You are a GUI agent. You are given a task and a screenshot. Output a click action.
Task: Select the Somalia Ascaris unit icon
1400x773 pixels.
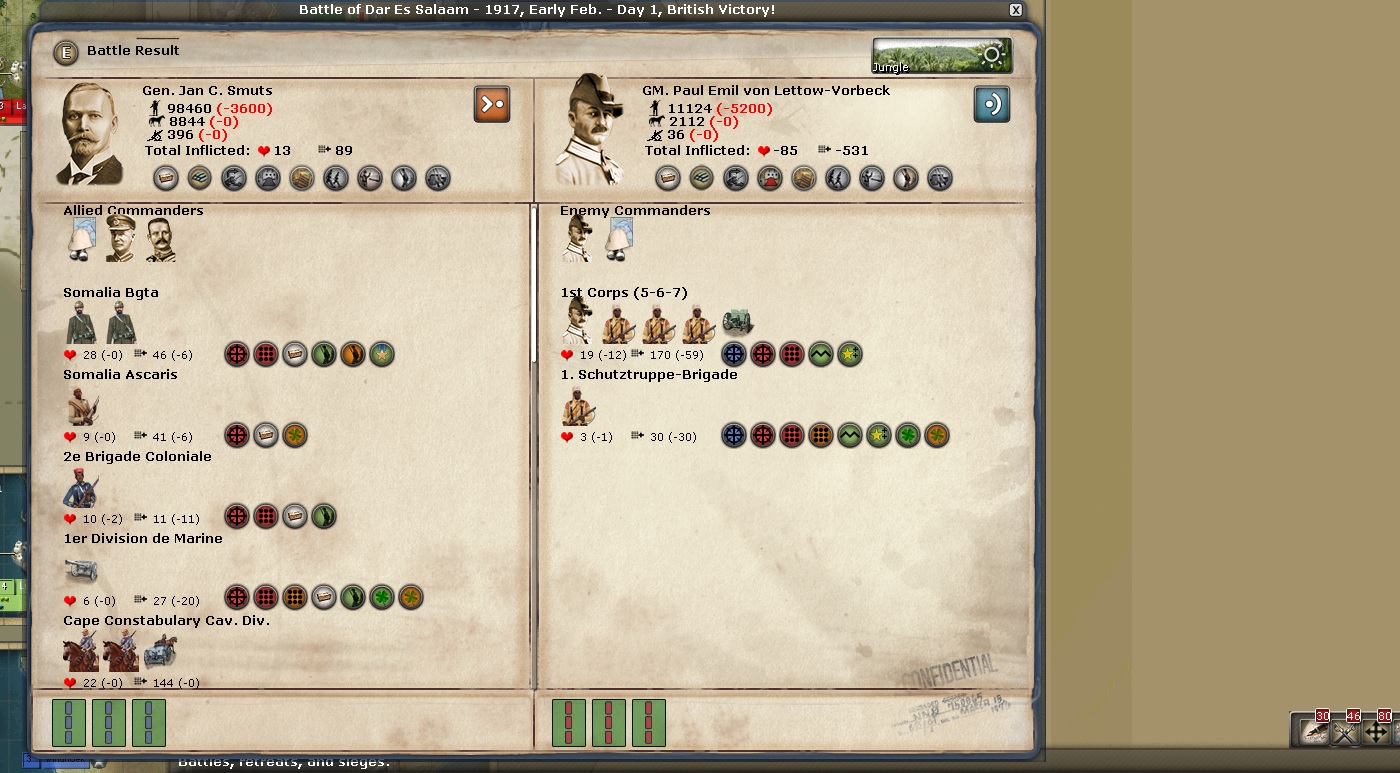(x=82, y=407)
